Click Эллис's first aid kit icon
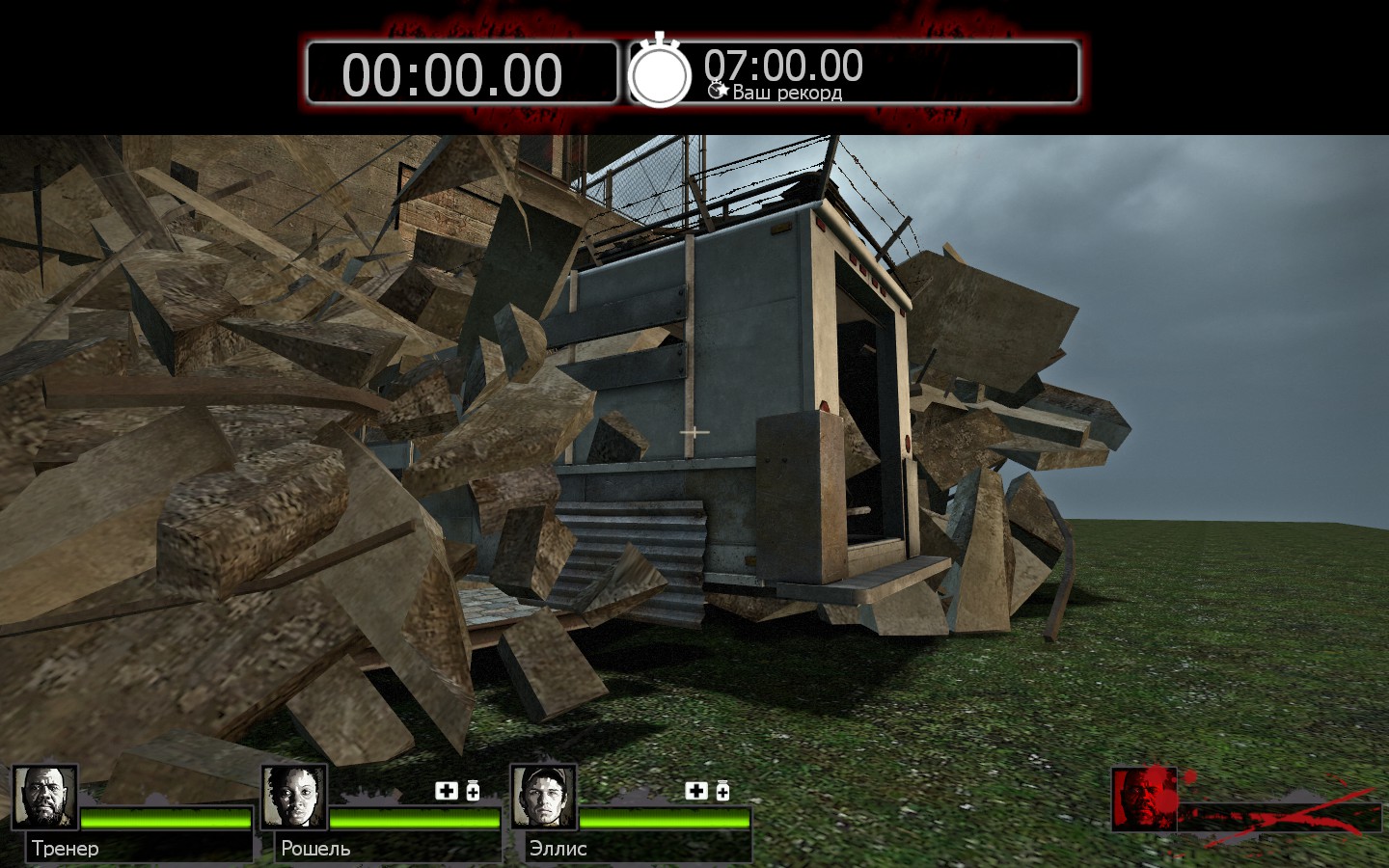 [x=695, y=792]
